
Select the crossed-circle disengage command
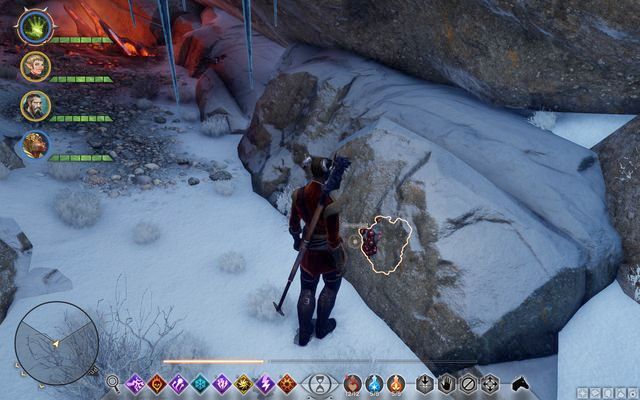468,382
